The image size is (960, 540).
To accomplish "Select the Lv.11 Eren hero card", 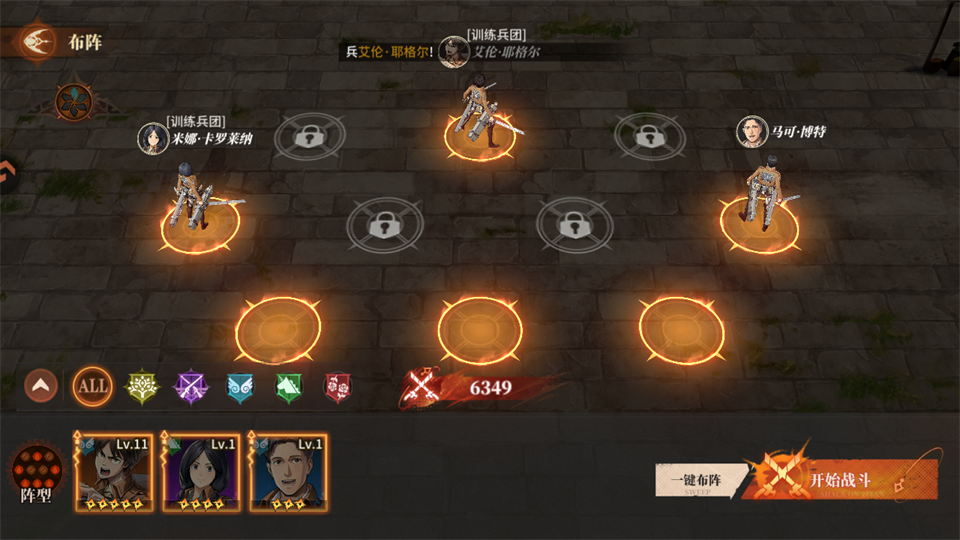I will [114, 473].
